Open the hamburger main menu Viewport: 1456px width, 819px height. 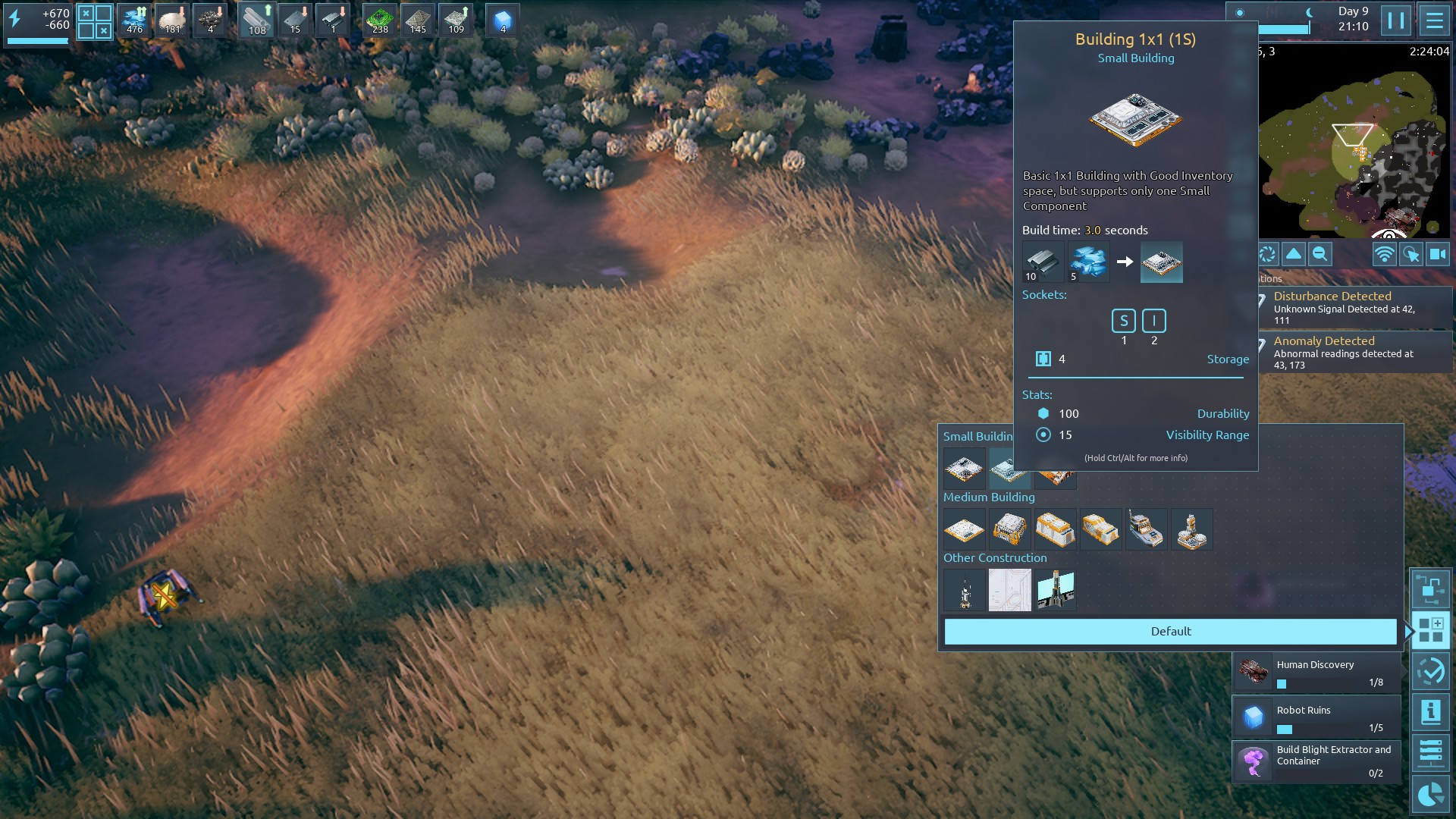tap(1433, 20)
